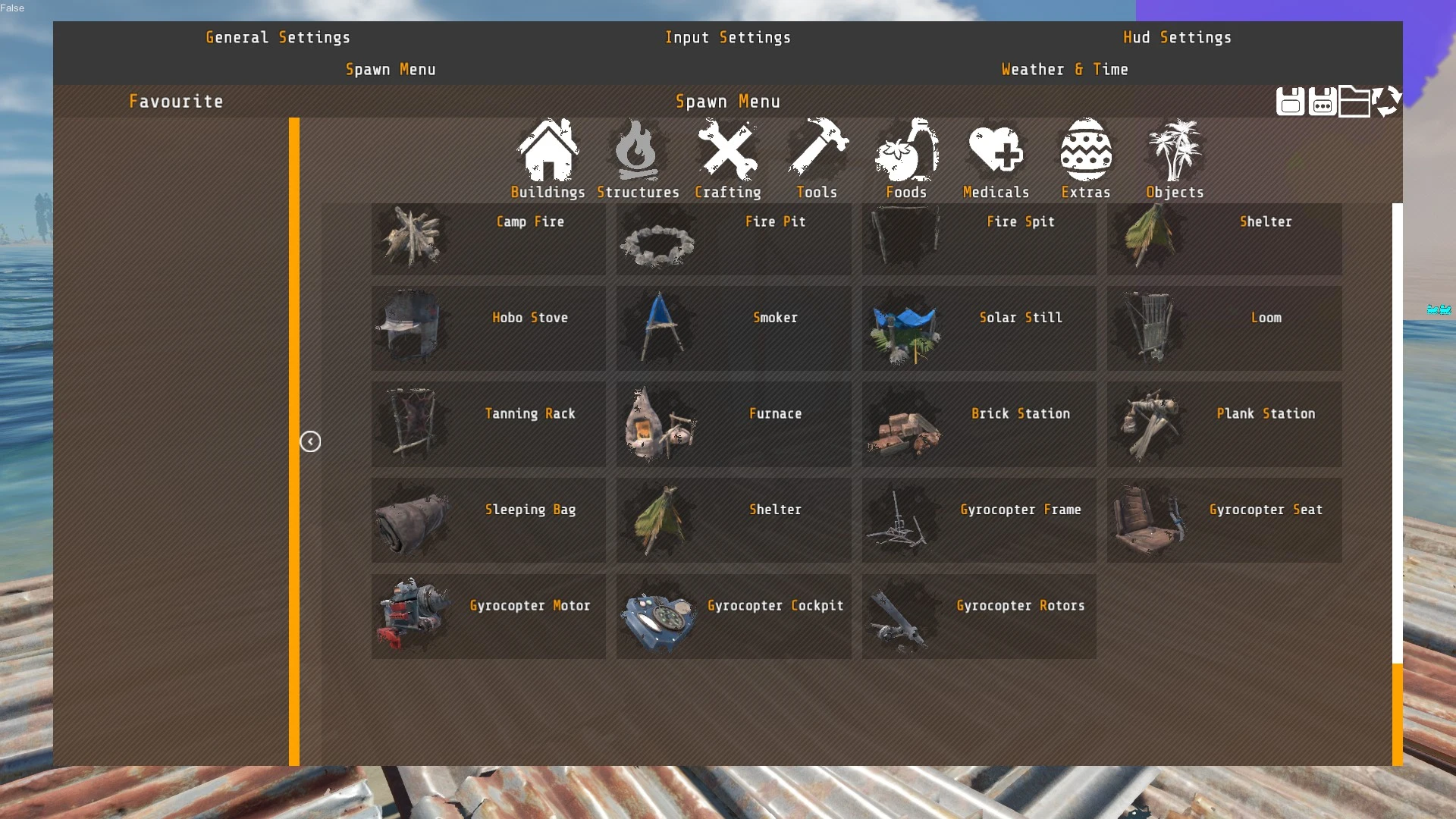
Task: Spawn a Camp Fire
Action: tap(488, 239)
